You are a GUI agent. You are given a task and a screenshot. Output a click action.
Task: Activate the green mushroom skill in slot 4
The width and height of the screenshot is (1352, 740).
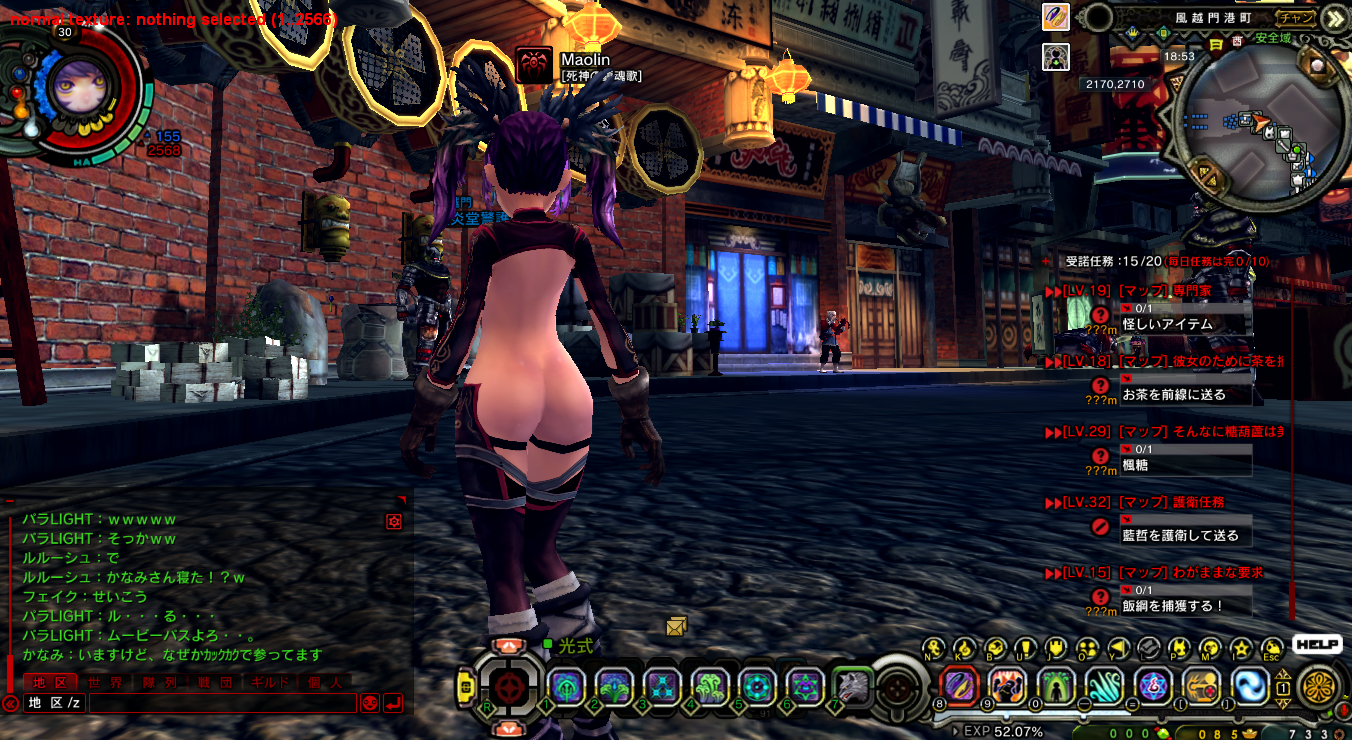point(709,687)
